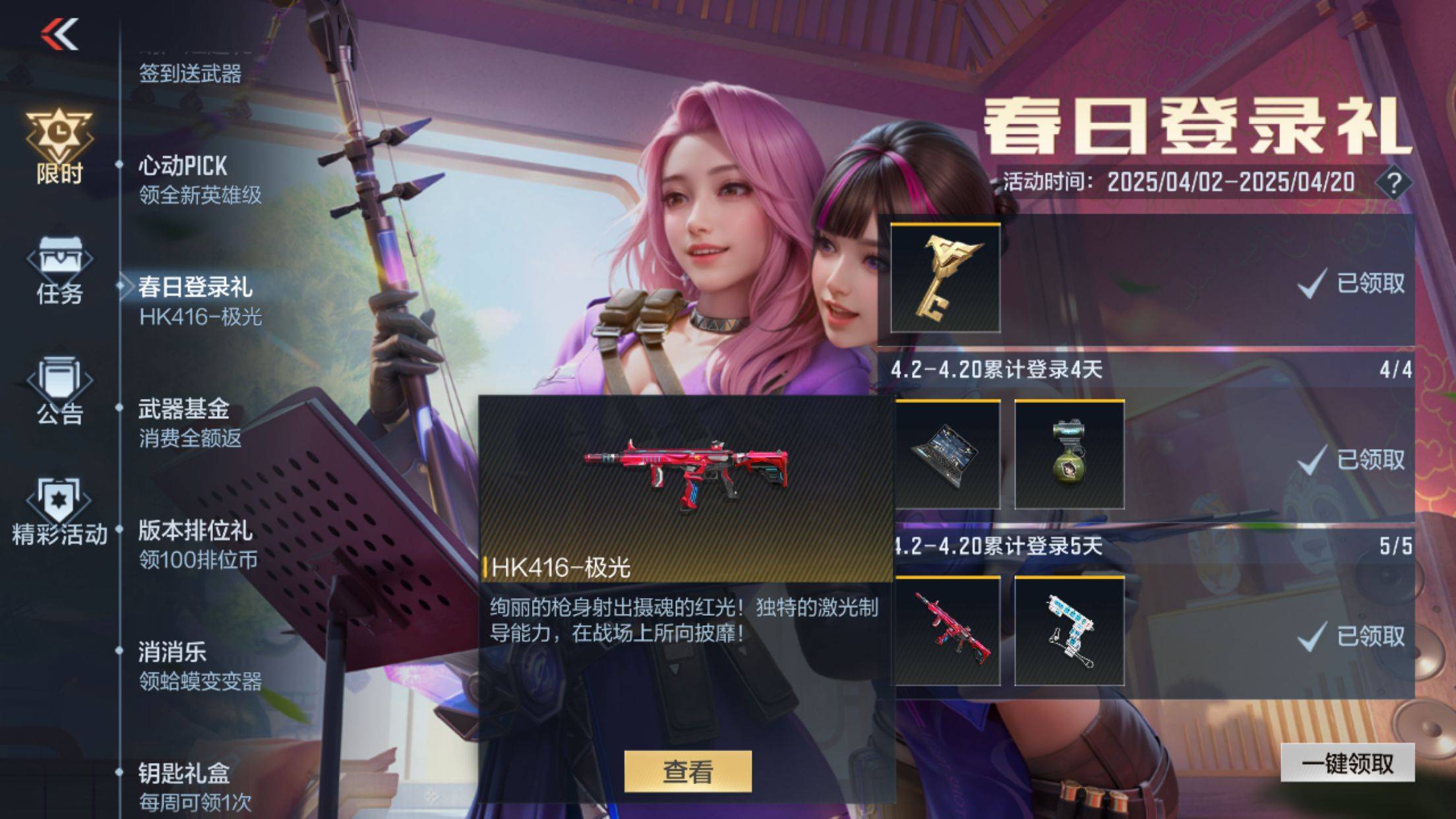This screenshot has height=819, width=1456.
Task: Select the red HK416 rifle reward icon
Action: pyautogui.click(x=945, y=631)
